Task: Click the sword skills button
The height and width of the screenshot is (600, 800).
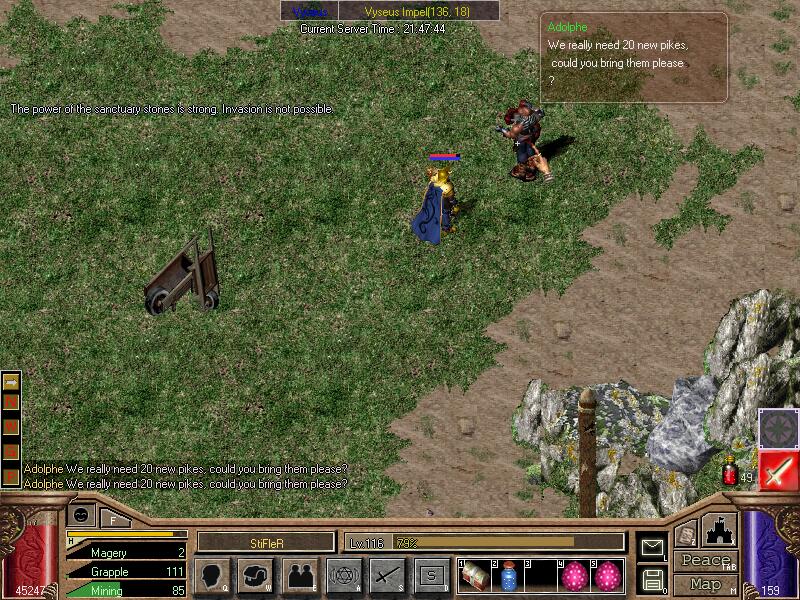Action: [x=387, y=575]
